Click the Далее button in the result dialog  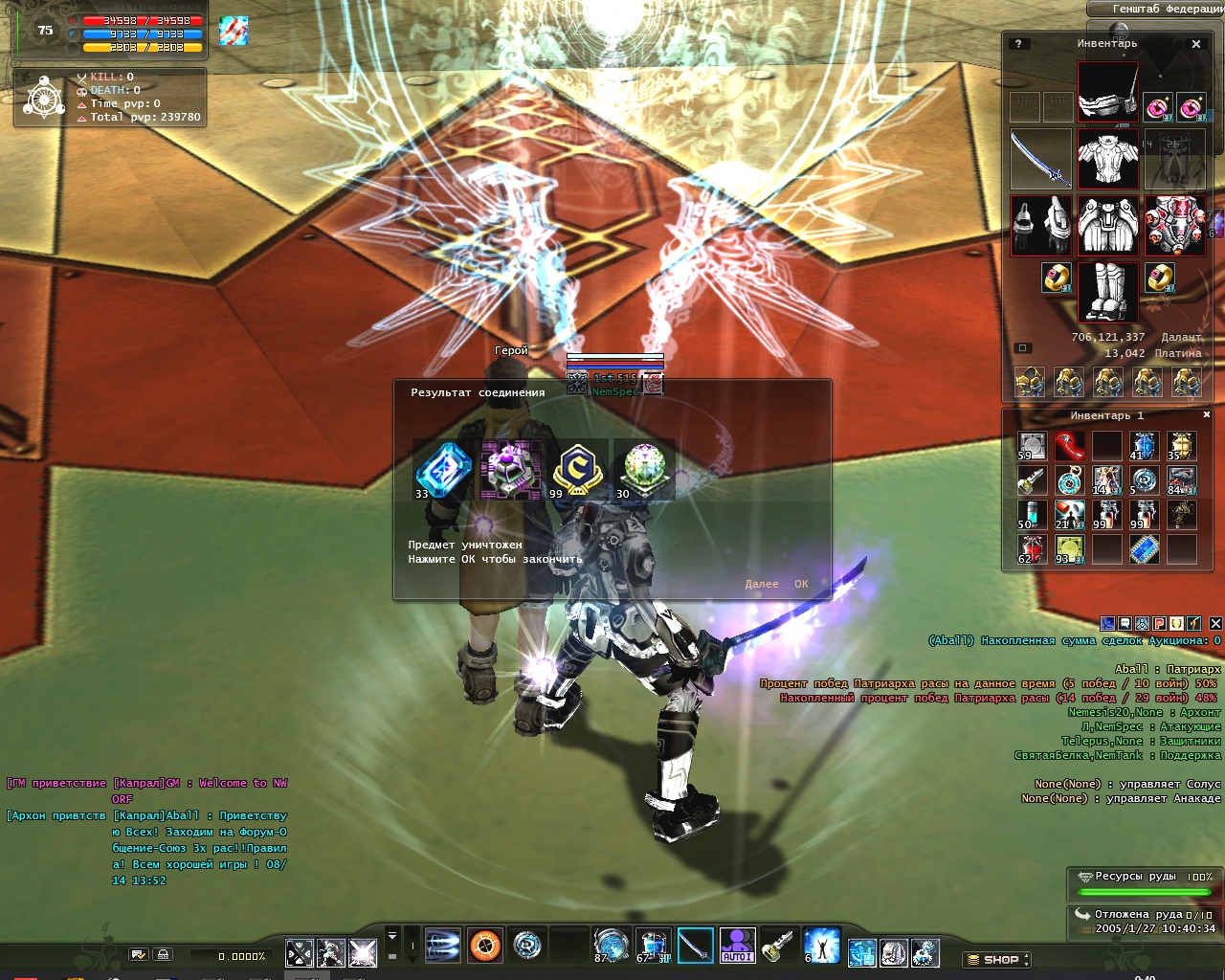point(762,584)
